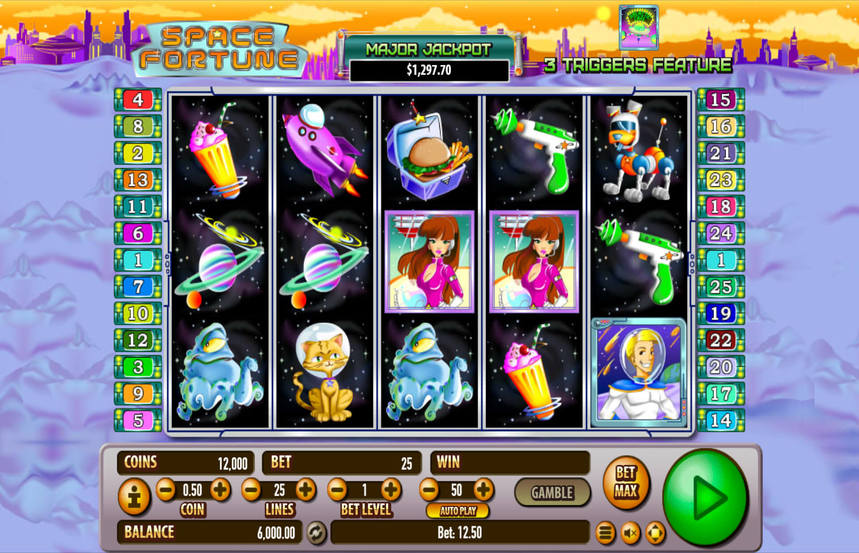This screenshot has width=859, height=553.
Task: Spin the reels with the green play button
Action: [705, 497]
